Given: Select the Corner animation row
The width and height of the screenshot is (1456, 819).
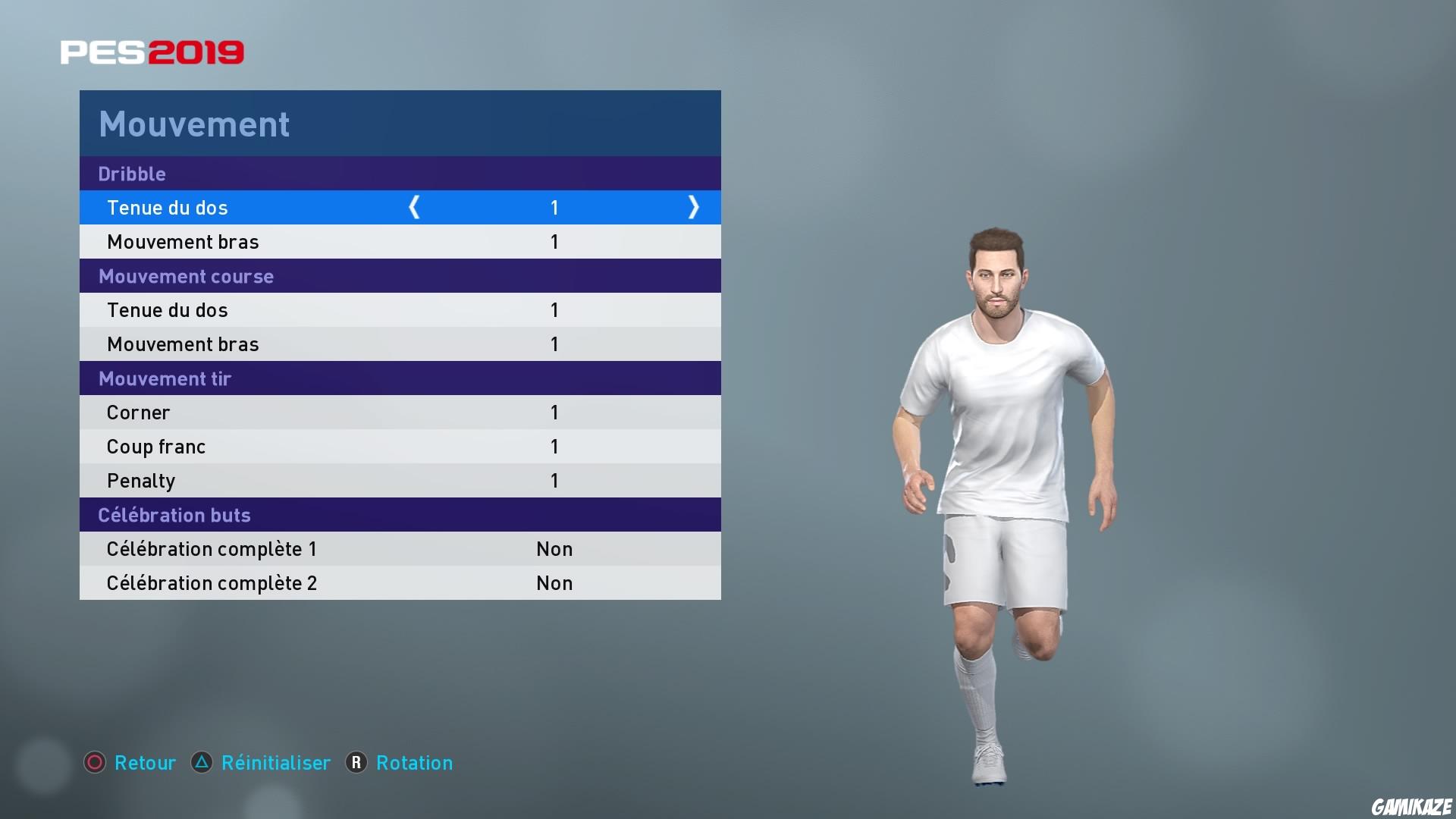Looking at the screenshot, I should pos(400,412).
